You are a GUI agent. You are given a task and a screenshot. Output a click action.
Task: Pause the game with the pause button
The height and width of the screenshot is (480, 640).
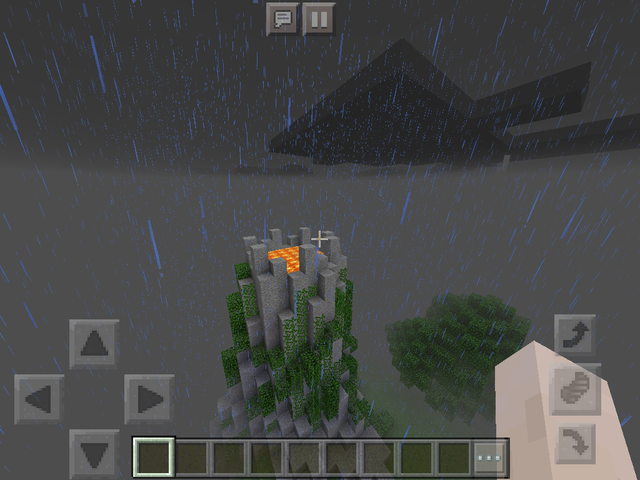pos(318,19)
